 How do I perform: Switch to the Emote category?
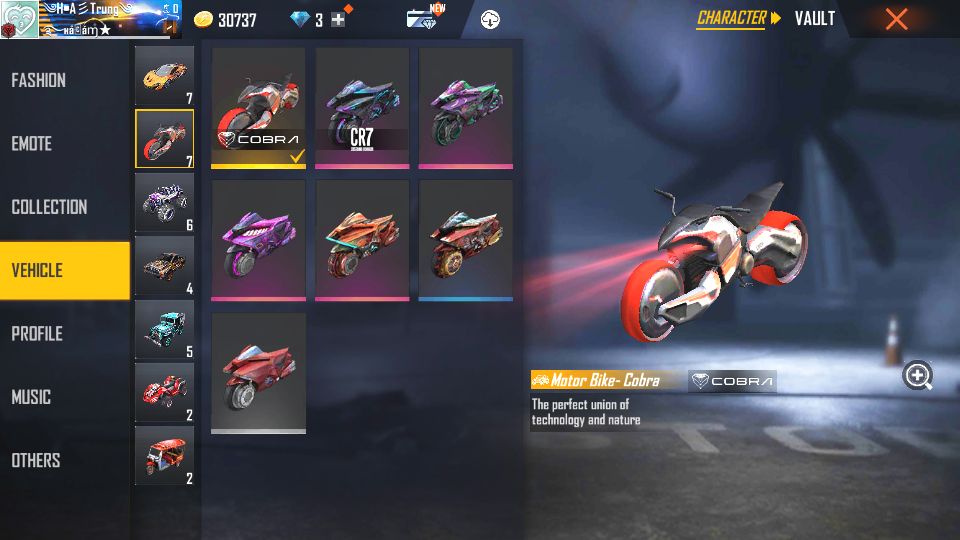tap(32, 144)
